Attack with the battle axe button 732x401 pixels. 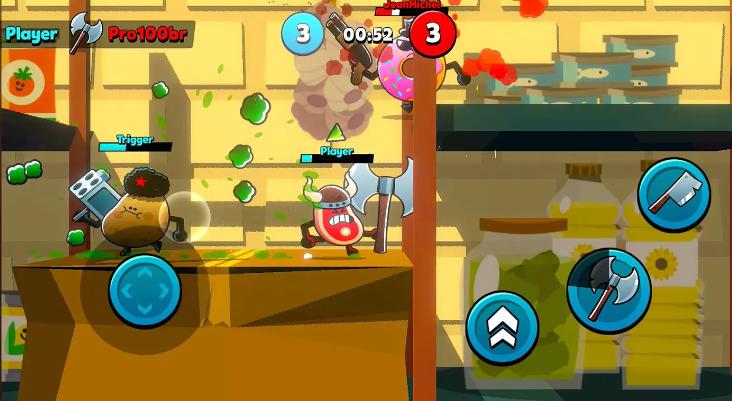pyautogui.click(x=609, y=291)
